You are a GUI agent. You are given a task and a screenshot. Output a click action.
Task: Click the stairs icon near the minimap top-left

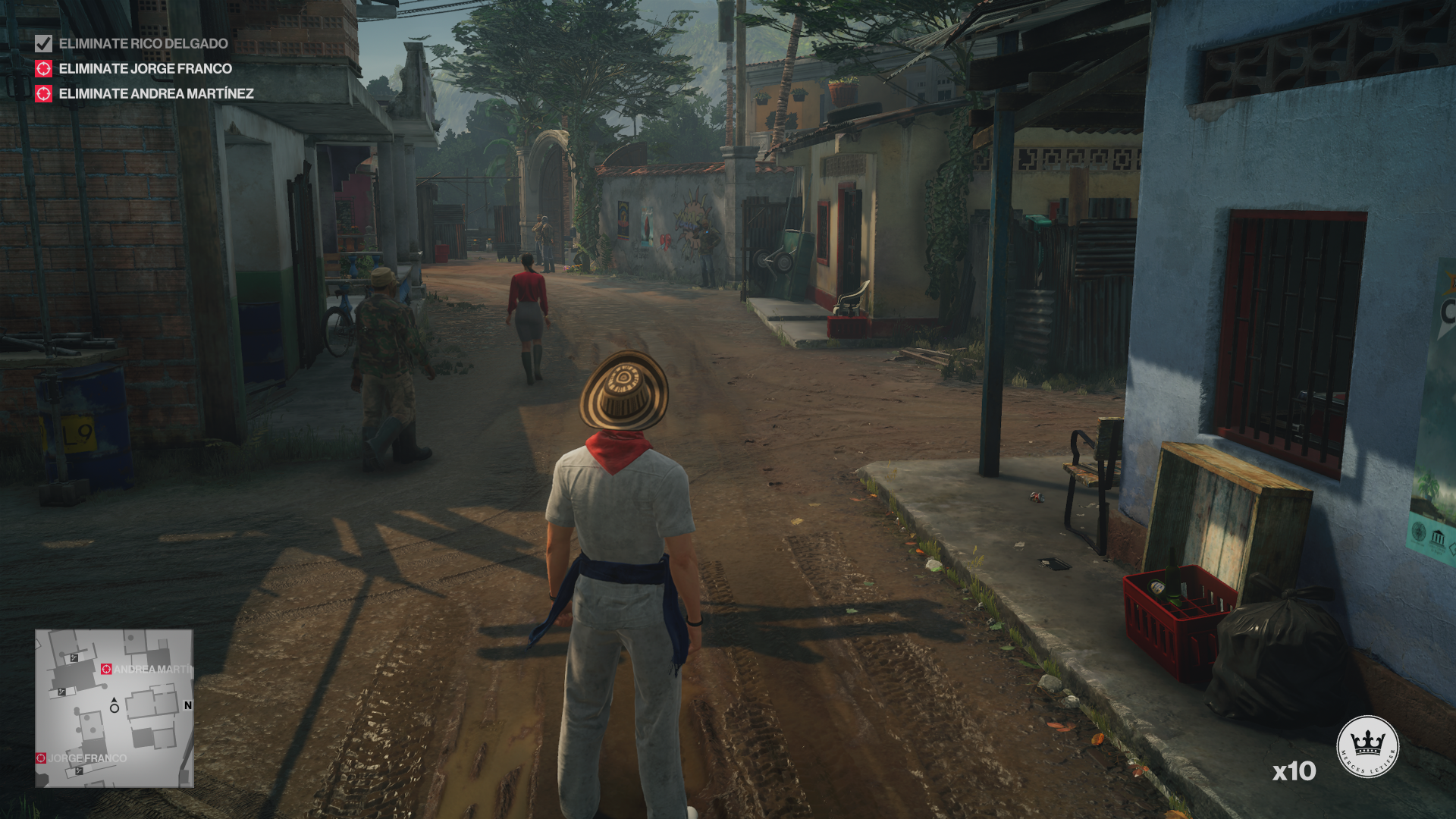[74, 657]
